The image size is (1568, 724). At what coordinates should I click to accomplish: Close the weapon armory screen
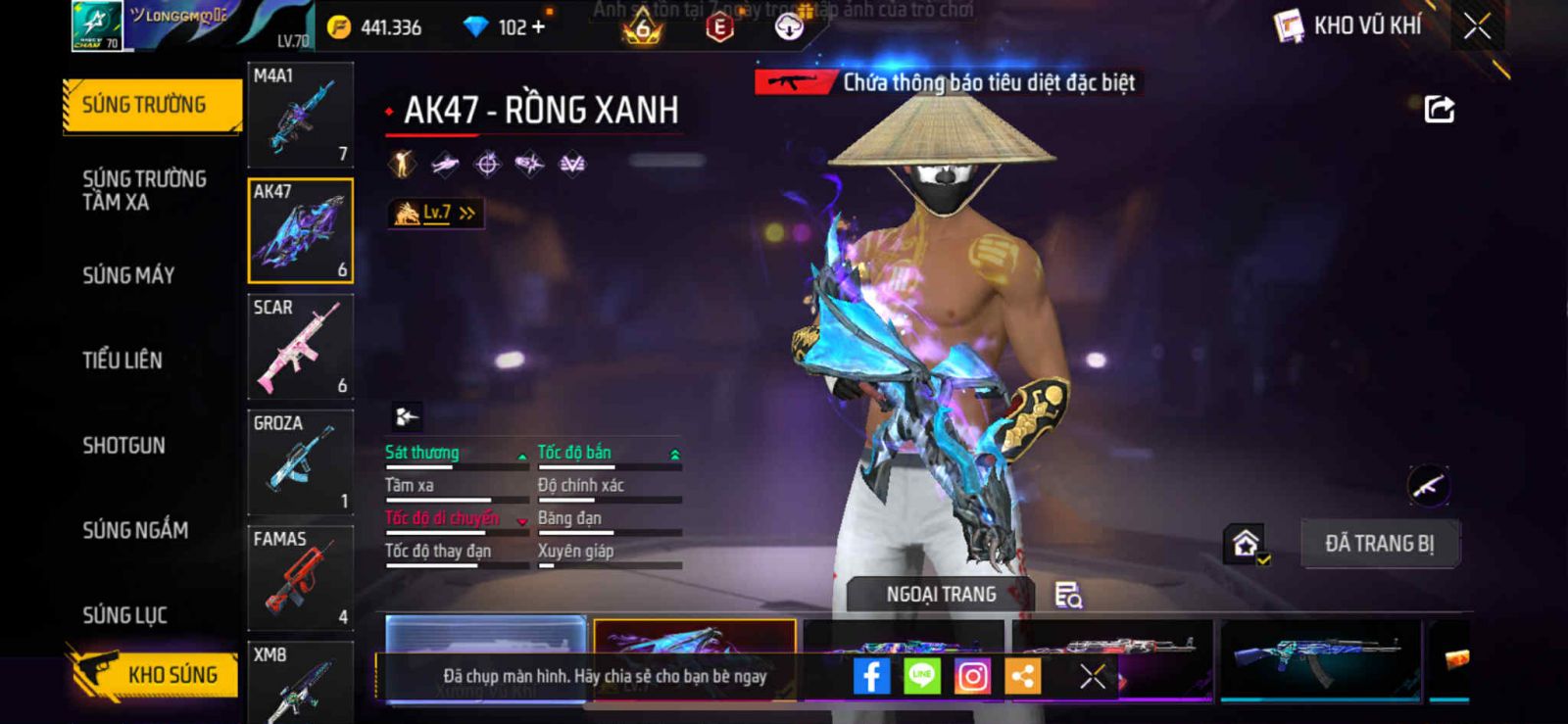[x=1477, y=26]
